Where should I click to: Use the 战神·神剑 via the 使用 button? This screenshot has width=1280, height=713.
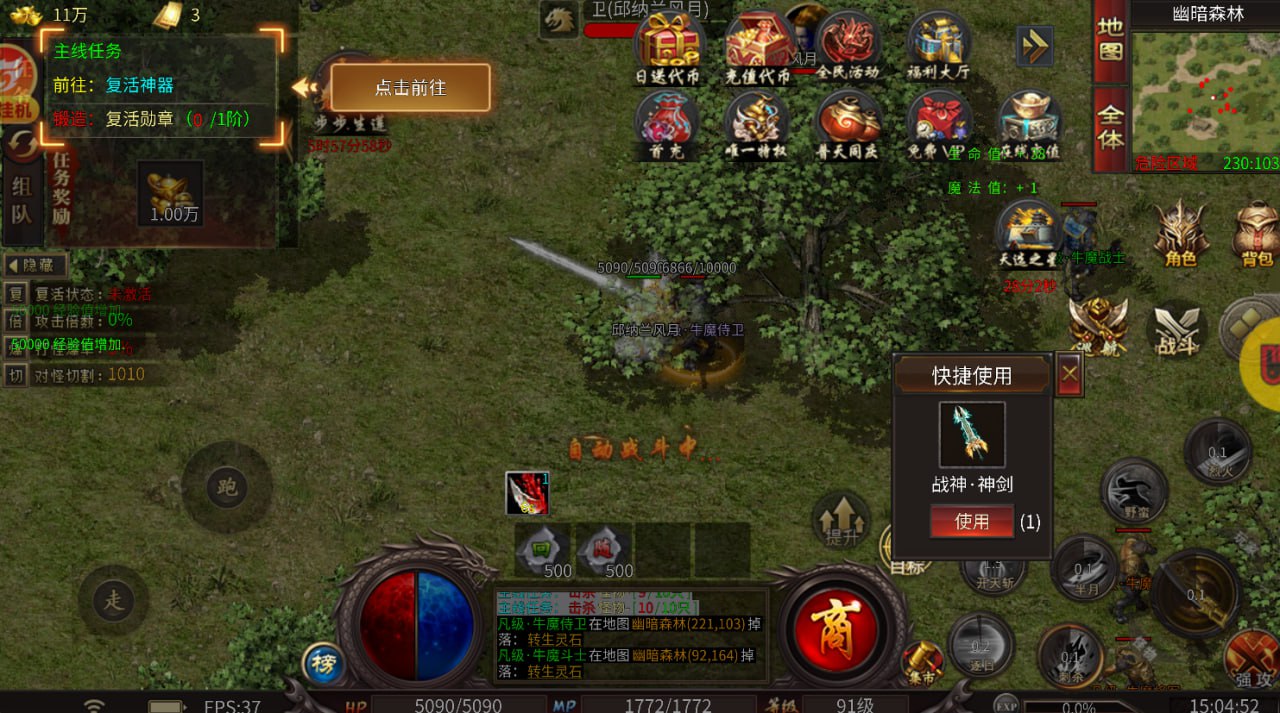point(971,521)
